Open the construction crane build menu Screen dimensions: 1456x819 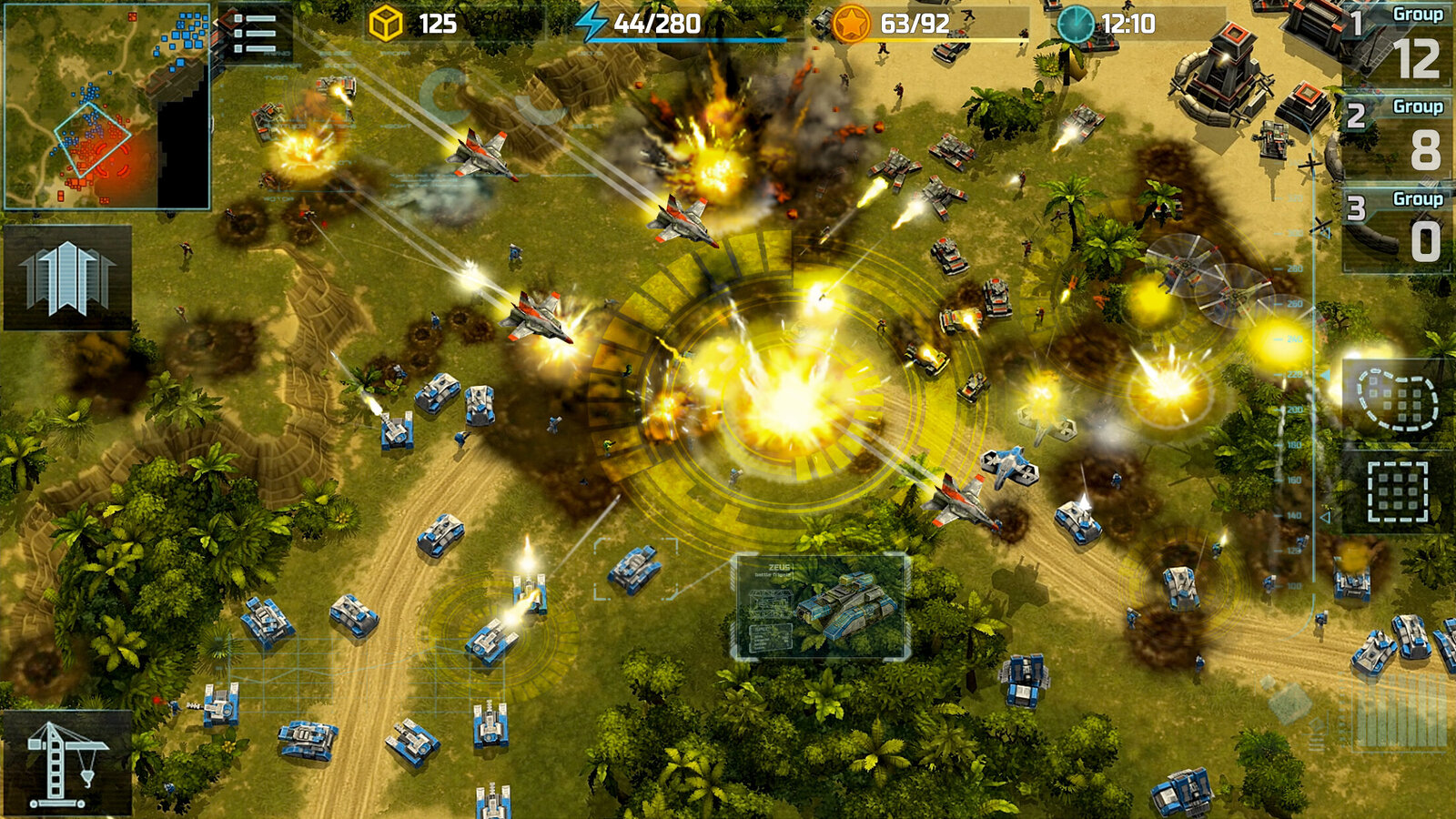point(66,763)
